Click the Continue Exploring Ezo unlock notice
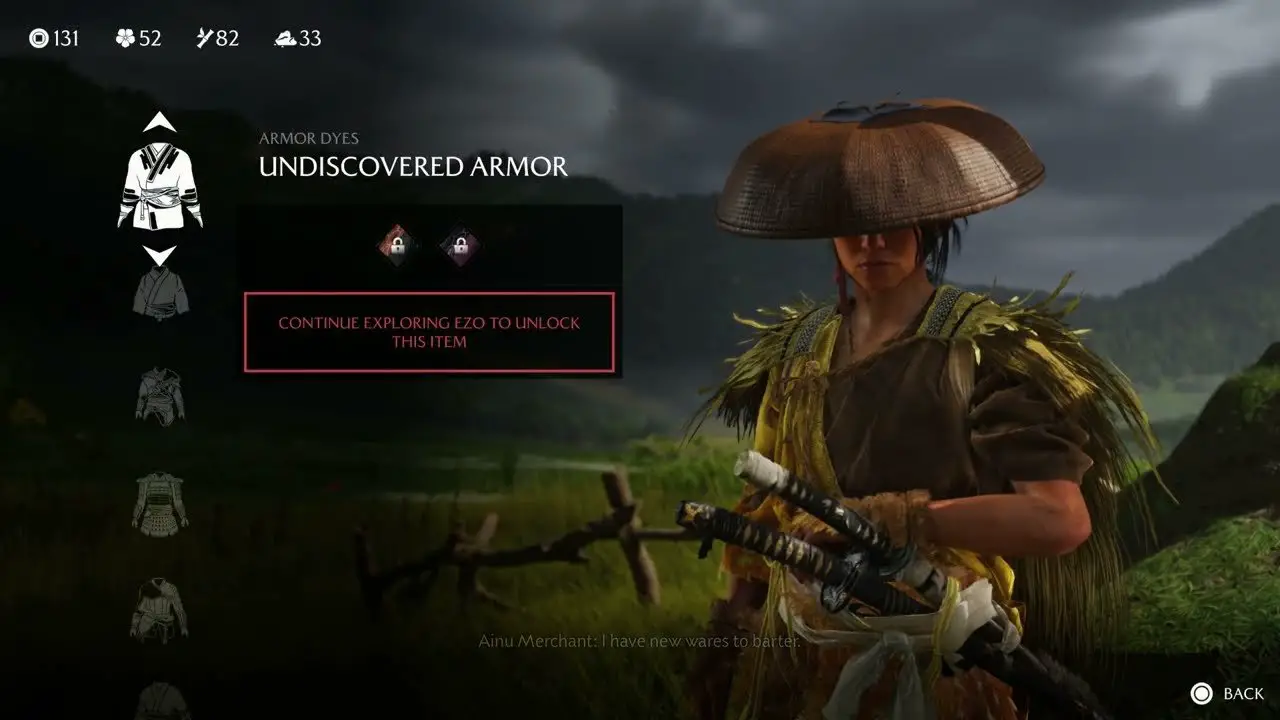The width and height of the screenshot is (1280, 720). pos(429,332)
